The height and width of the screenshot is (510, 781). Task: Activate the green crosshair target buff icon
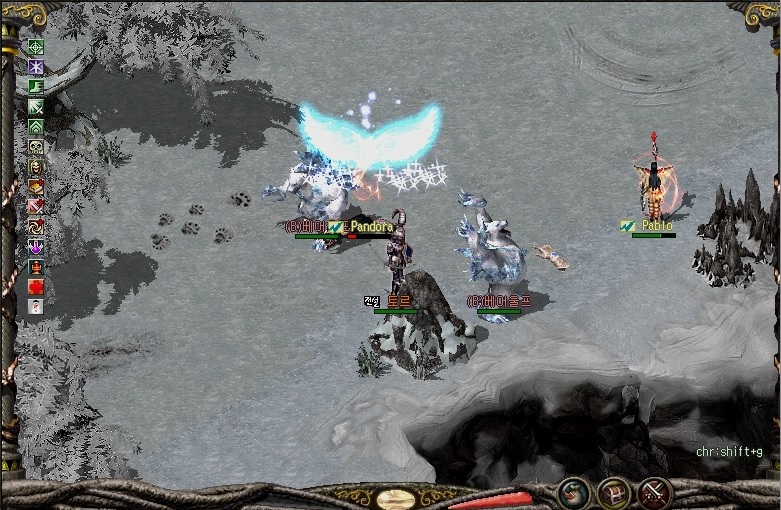[36, 47]
